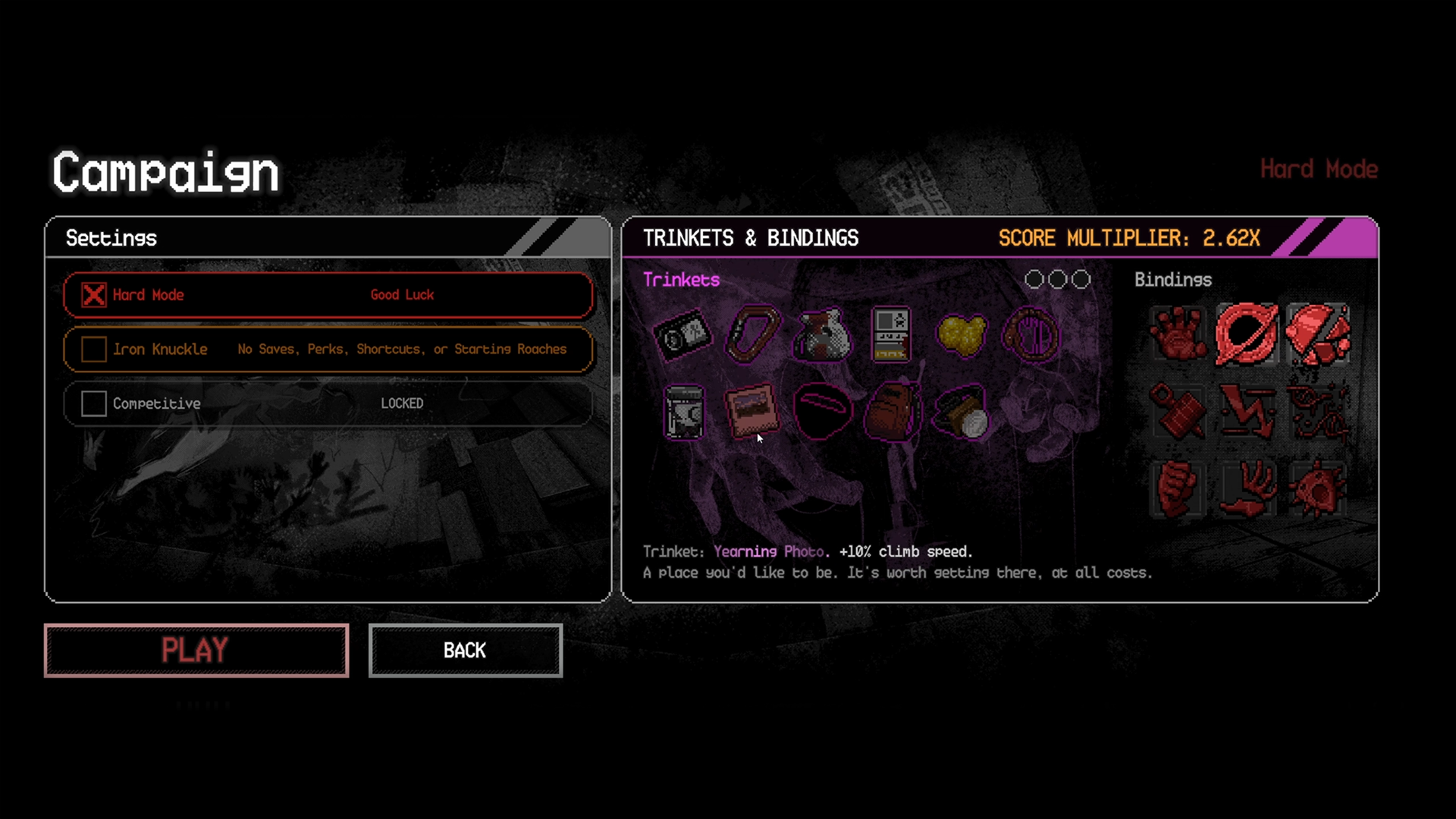This screenshot has width=1456, height=819.
Task: Toggle the shattered rock binding
Action: [x=1317, y=334]
